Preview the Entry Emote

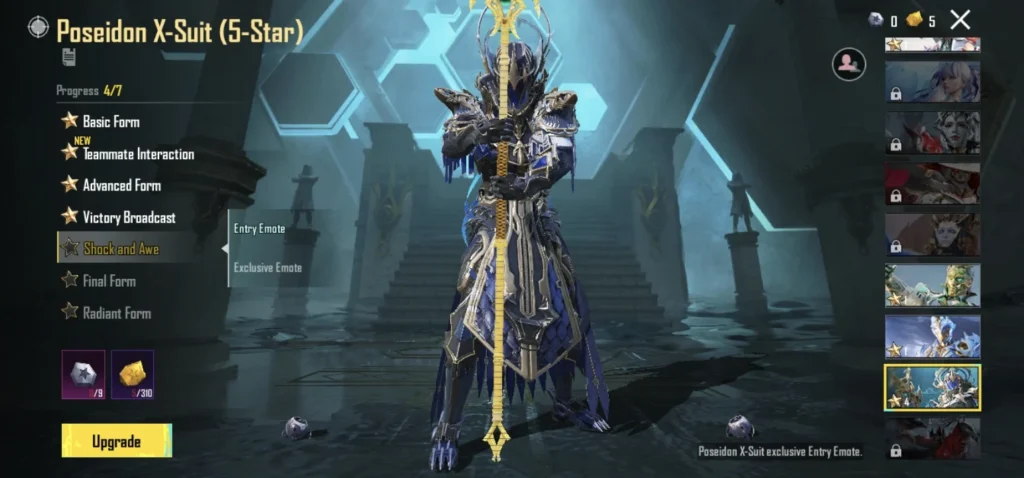tap(259, 229)
